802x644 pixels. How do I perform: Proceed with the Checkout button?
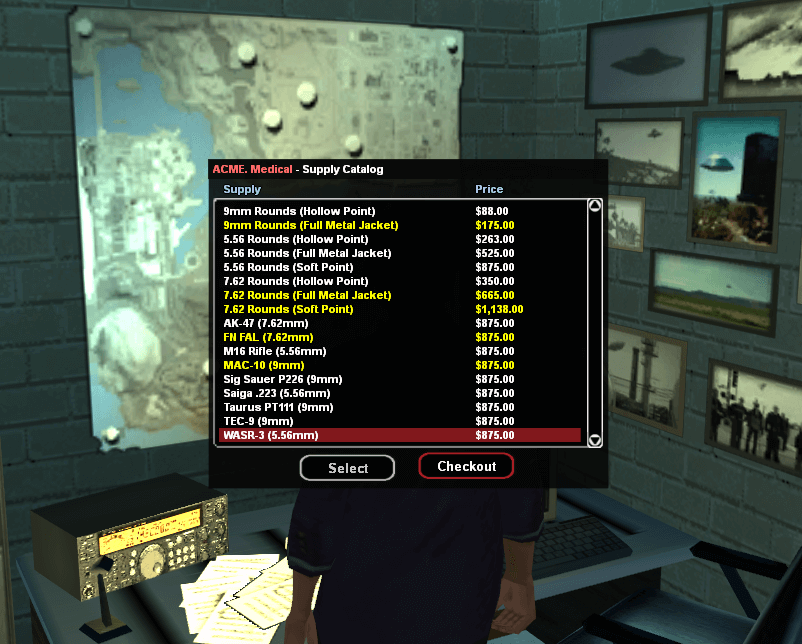click(x=466, y=466)
